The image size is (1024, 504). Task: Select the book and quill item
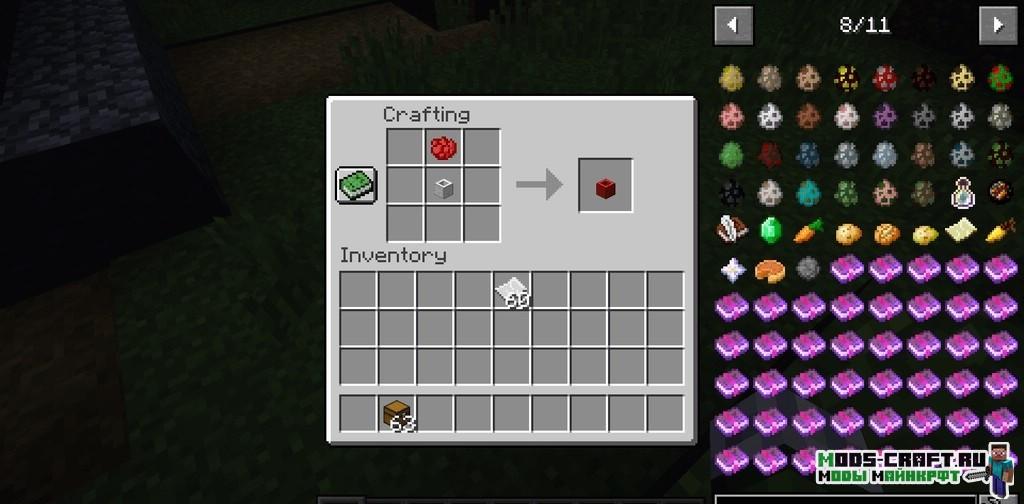pos(731,231)
